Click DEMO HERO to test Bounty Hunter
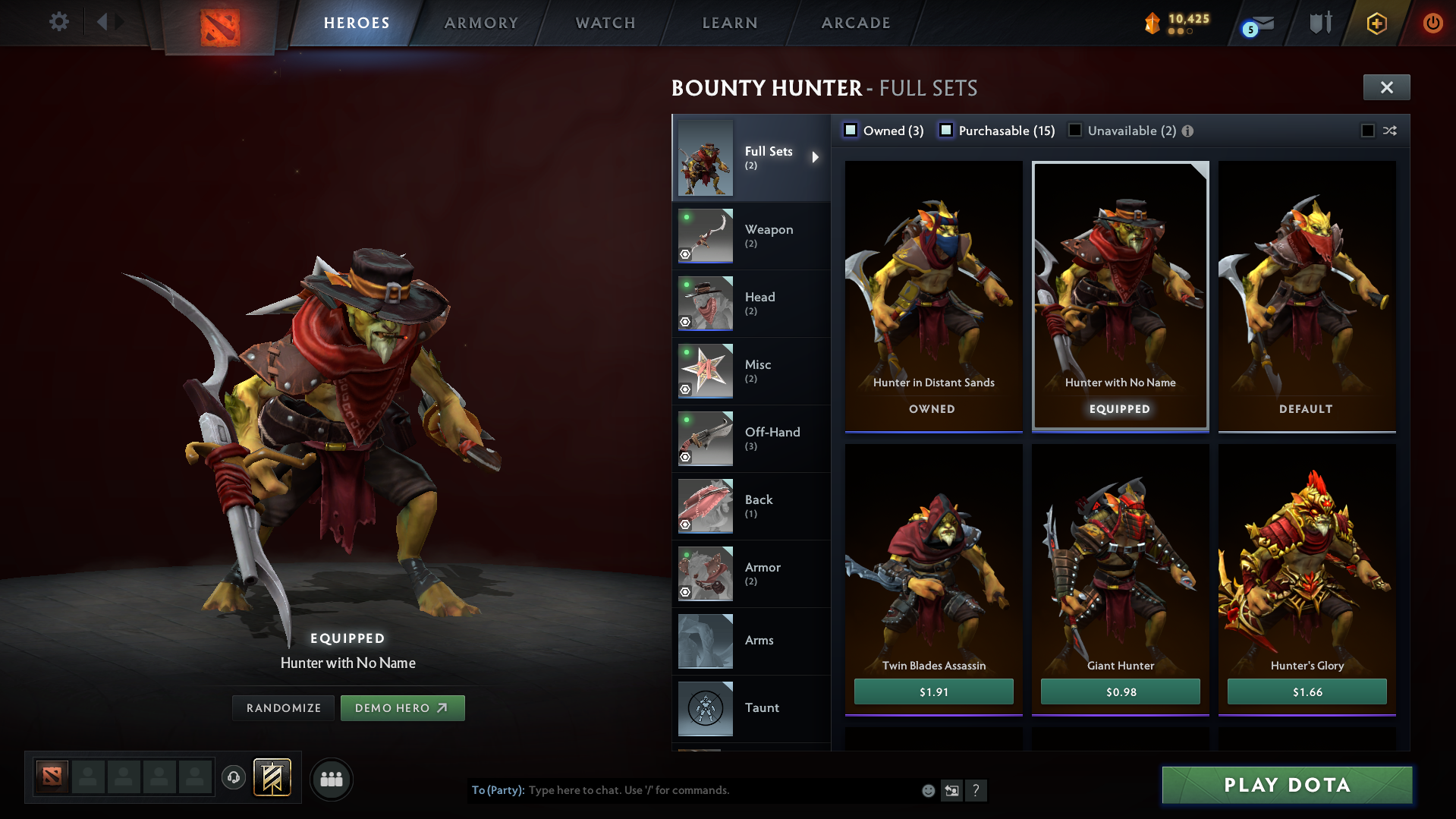The width and height of the screenshot is (1456, 819). point(403,707)
